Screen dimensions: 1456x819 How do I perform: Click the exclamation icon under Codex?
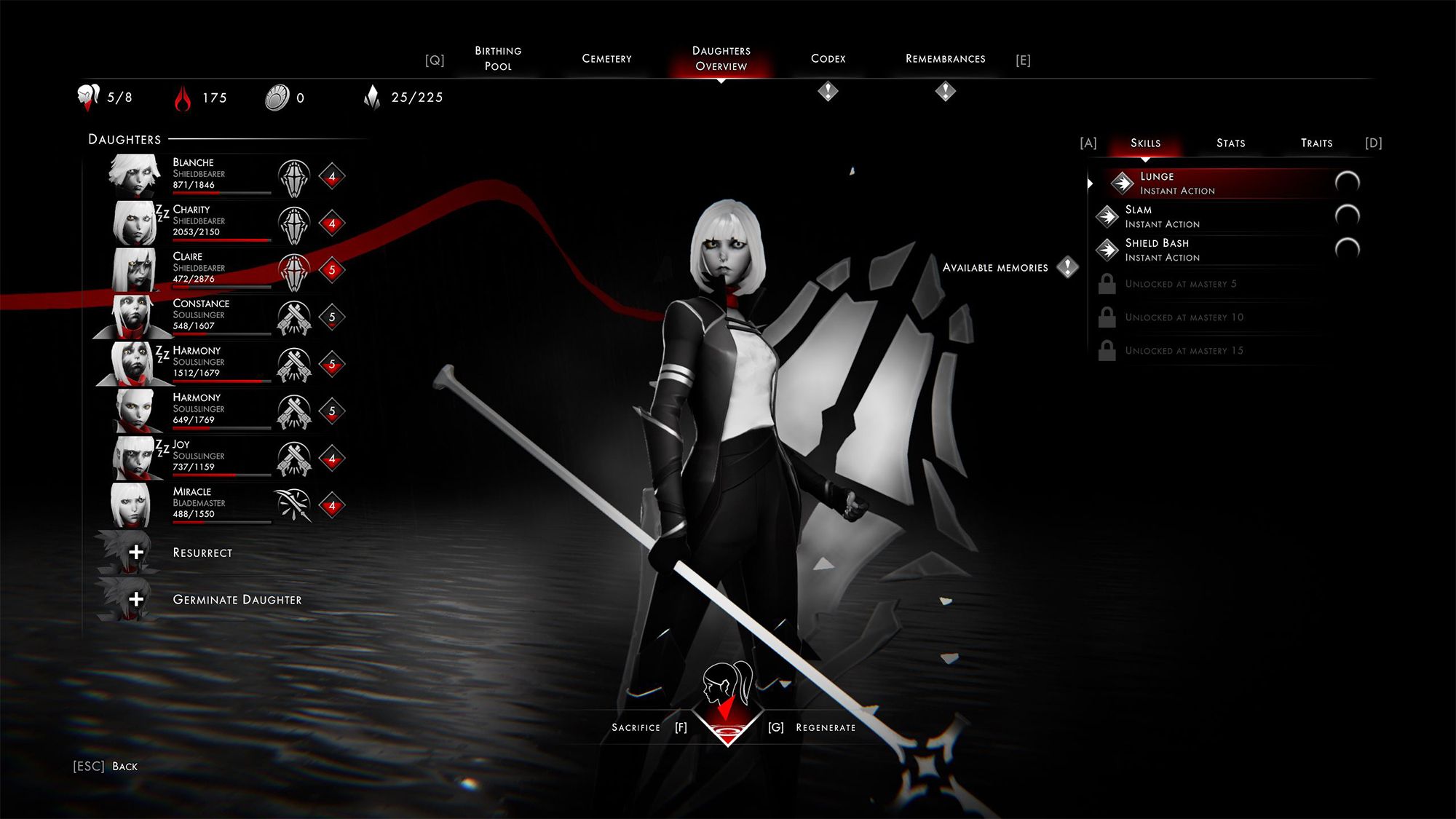[827, 90]
